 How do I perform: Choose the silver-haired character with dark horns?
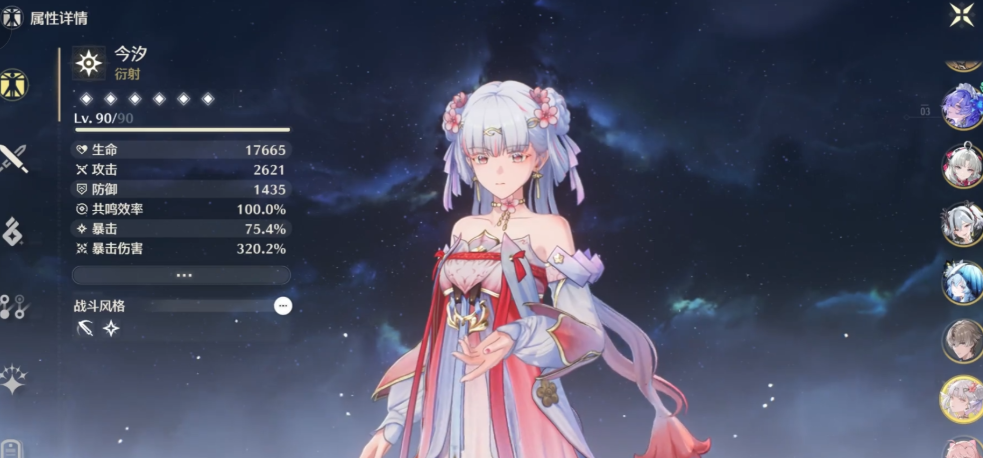coord(962,224)
